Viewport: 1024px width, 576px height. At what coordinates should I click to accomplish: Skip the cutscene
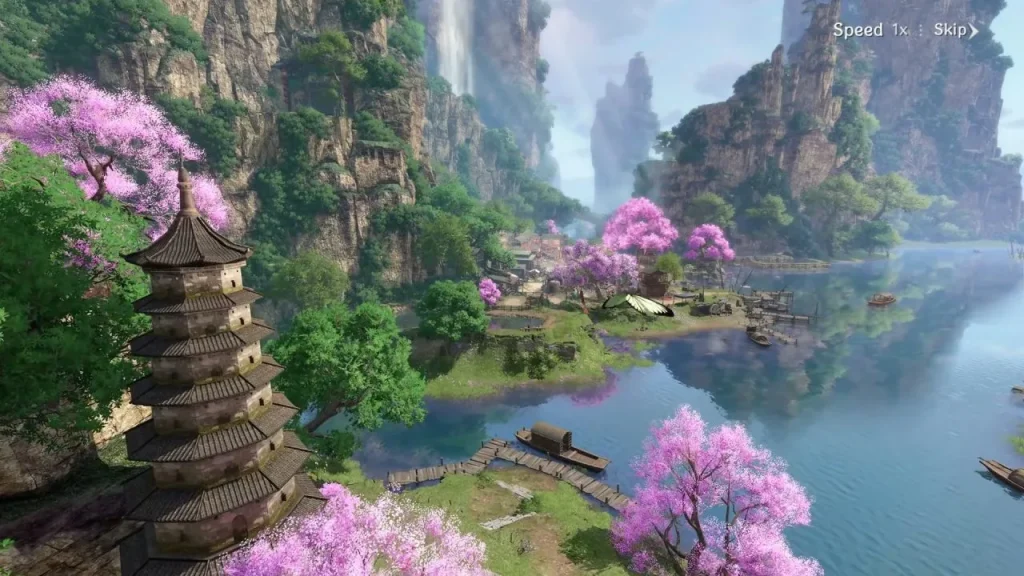coord(955,30)
